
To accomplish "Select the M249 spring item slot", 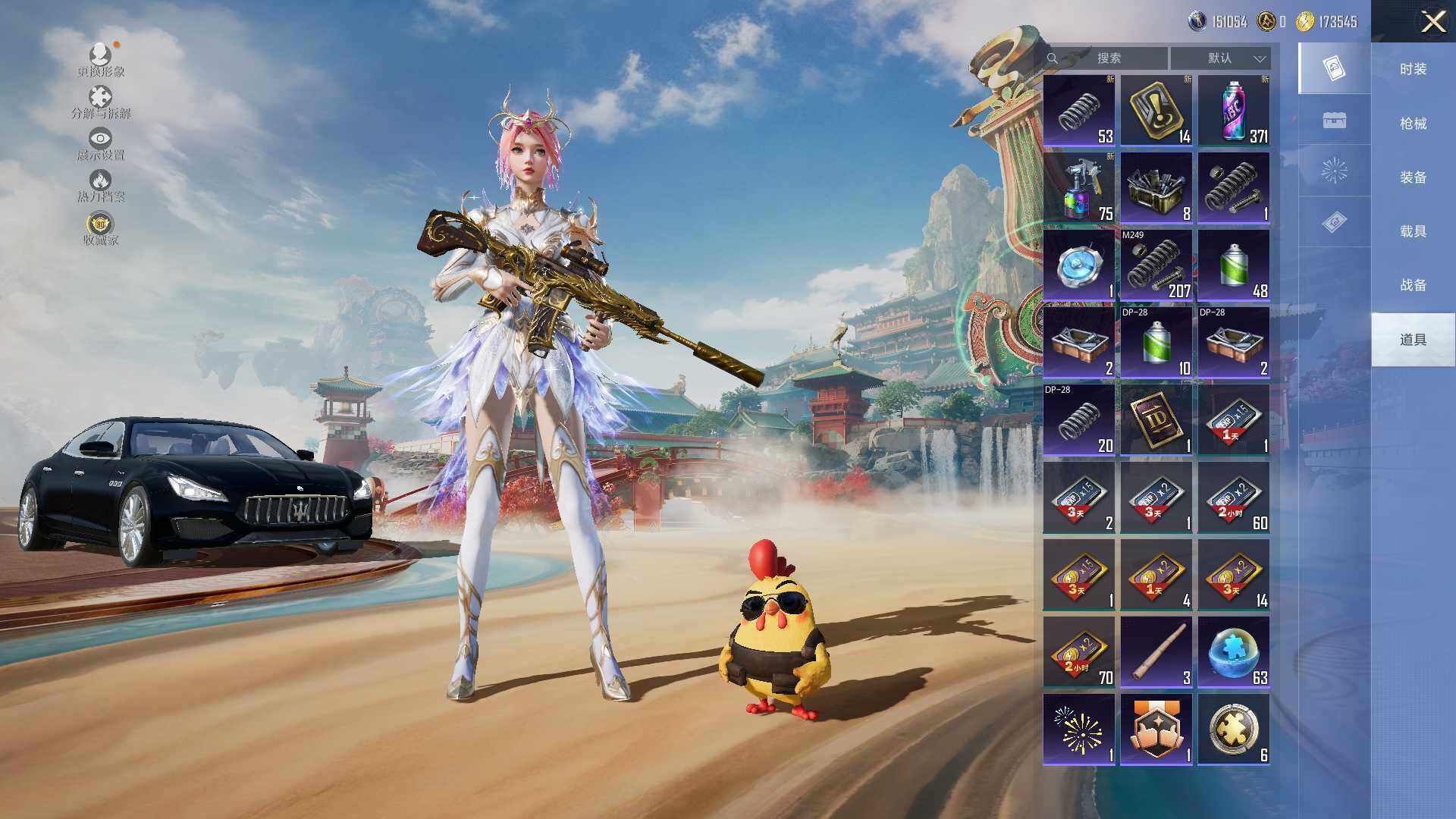I will pyautogui.click(x=1156, y=265).
